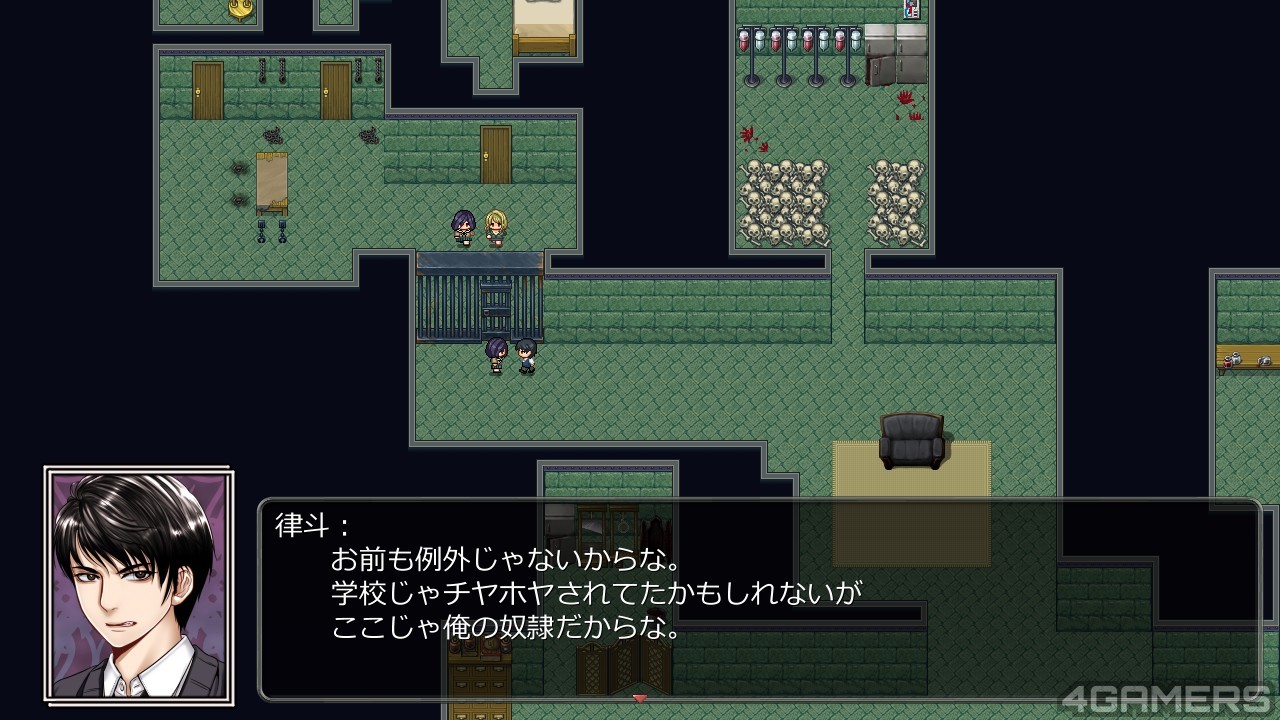1280x720 pixels.
Task: Advance the 律斗 dialogue message window
Action: [760, 600]
